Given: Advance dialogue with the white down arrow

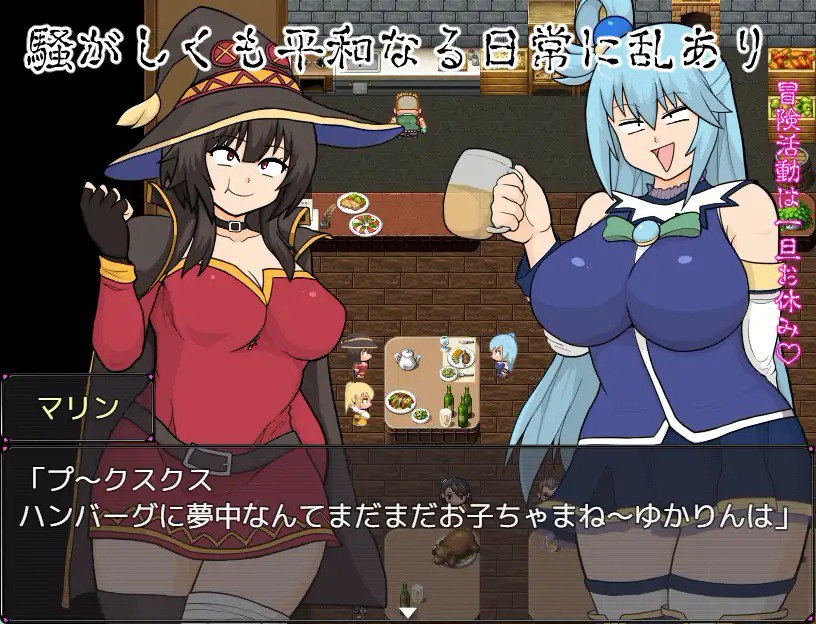Looking at the screenshot, I should [407, 612].
